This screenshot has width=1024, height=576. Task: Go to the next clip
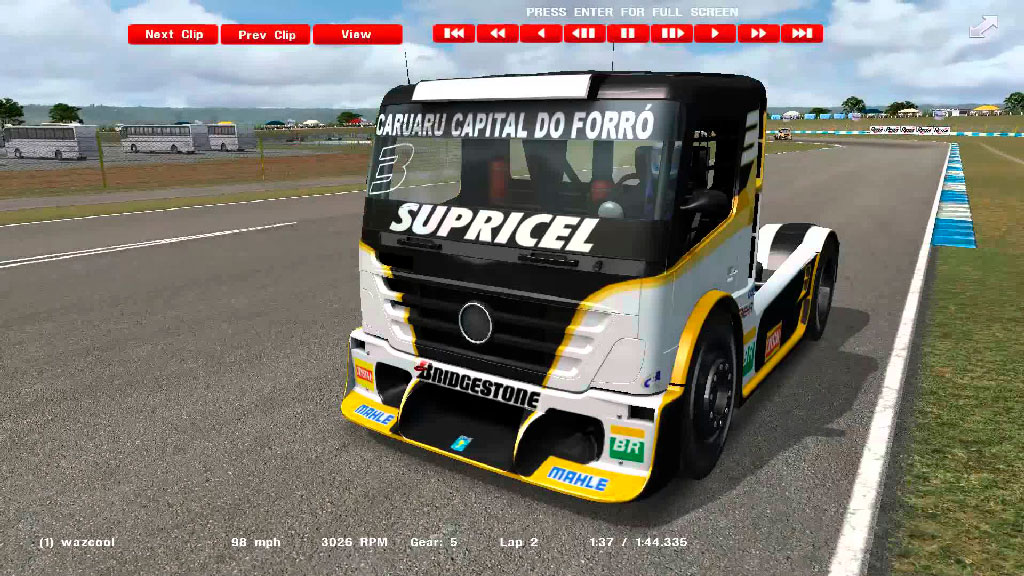click(x=173, y=34)
